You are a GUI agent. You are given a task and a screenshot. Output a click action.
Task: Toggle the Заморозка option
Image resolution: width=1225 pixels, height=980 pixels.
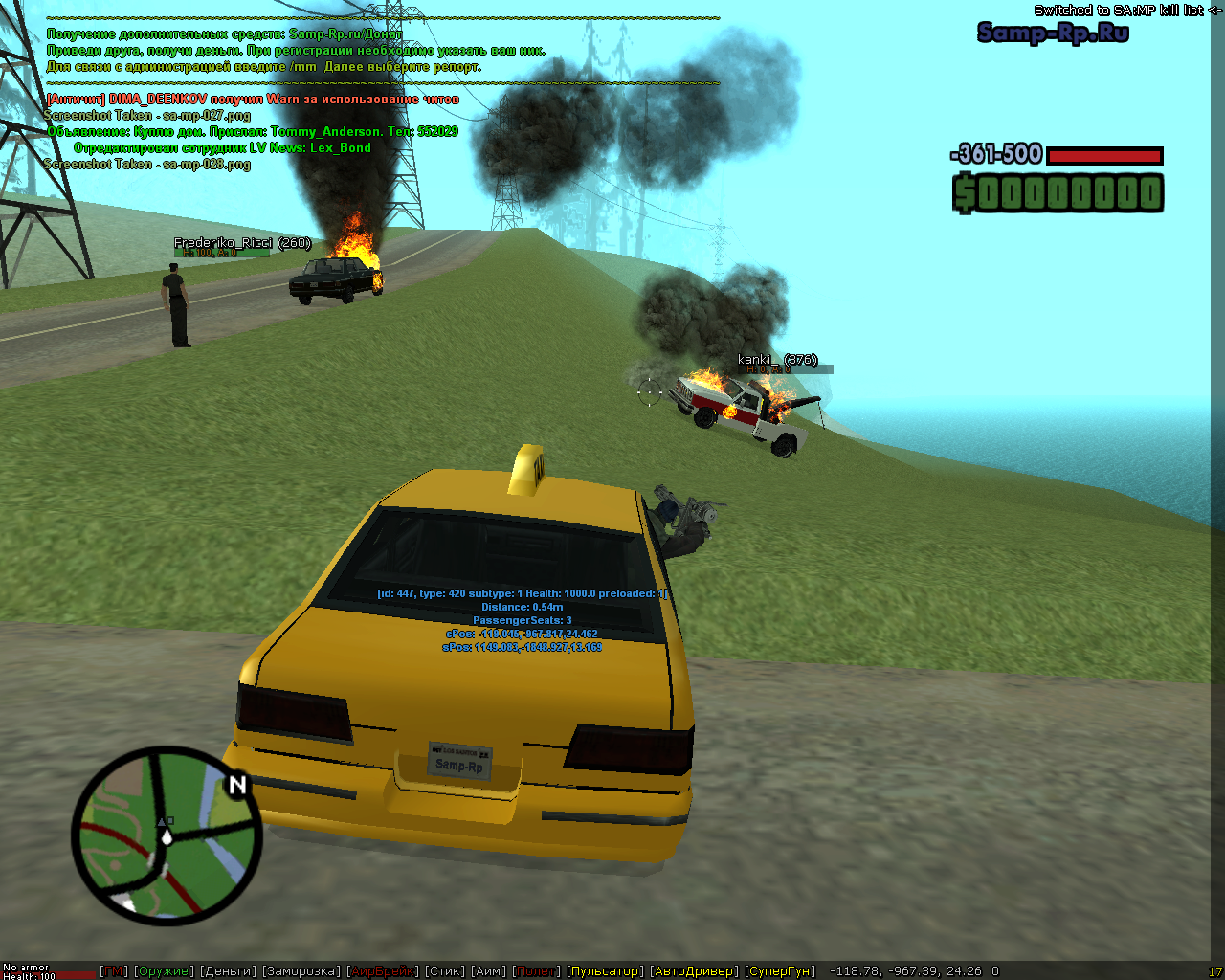pos(301,971)
